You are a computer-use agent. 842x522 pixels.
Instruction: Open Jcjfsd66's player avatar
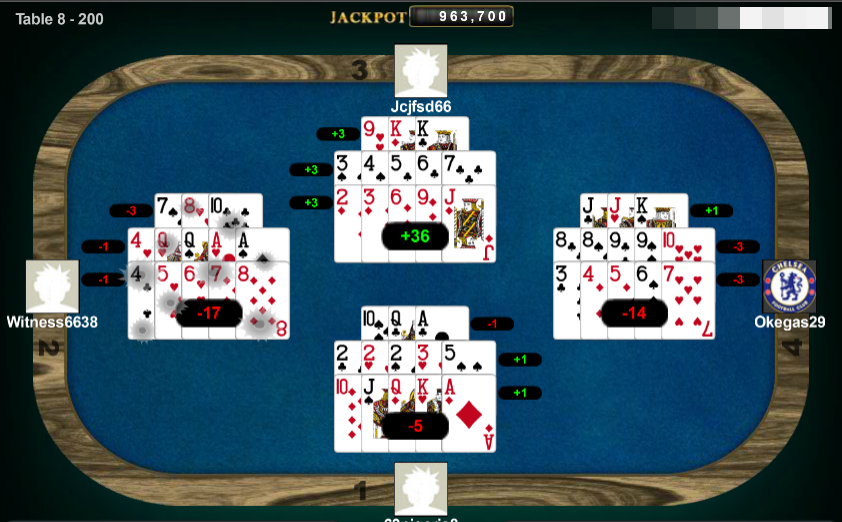click(x=421, y=71)
